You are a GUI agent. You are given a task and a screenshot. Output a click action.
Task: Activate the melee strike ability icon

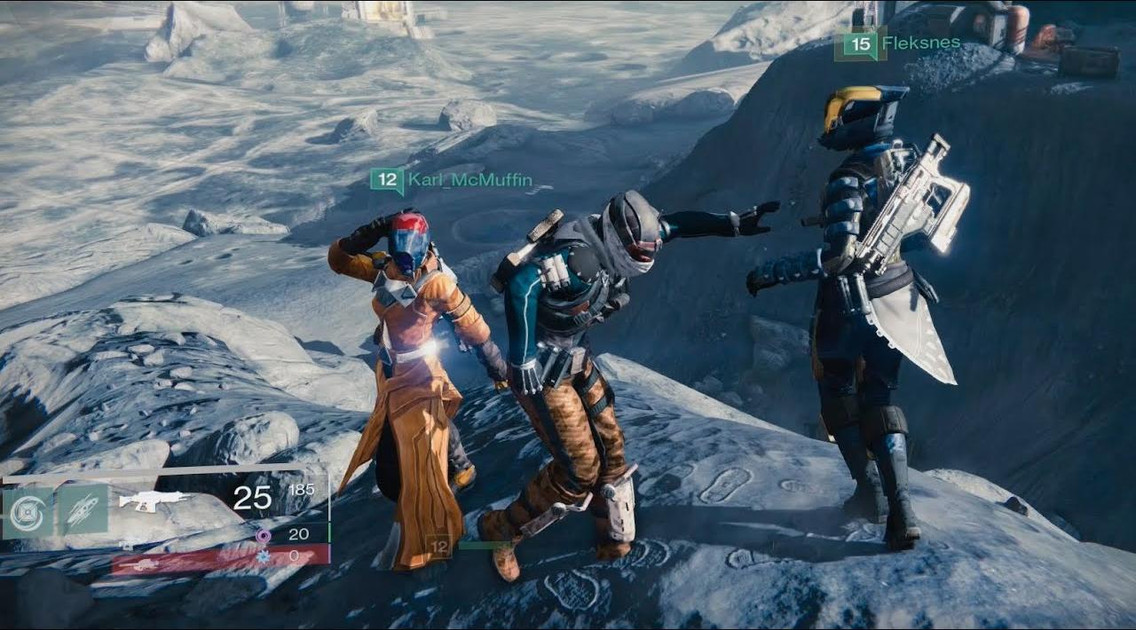pos(82,509)
